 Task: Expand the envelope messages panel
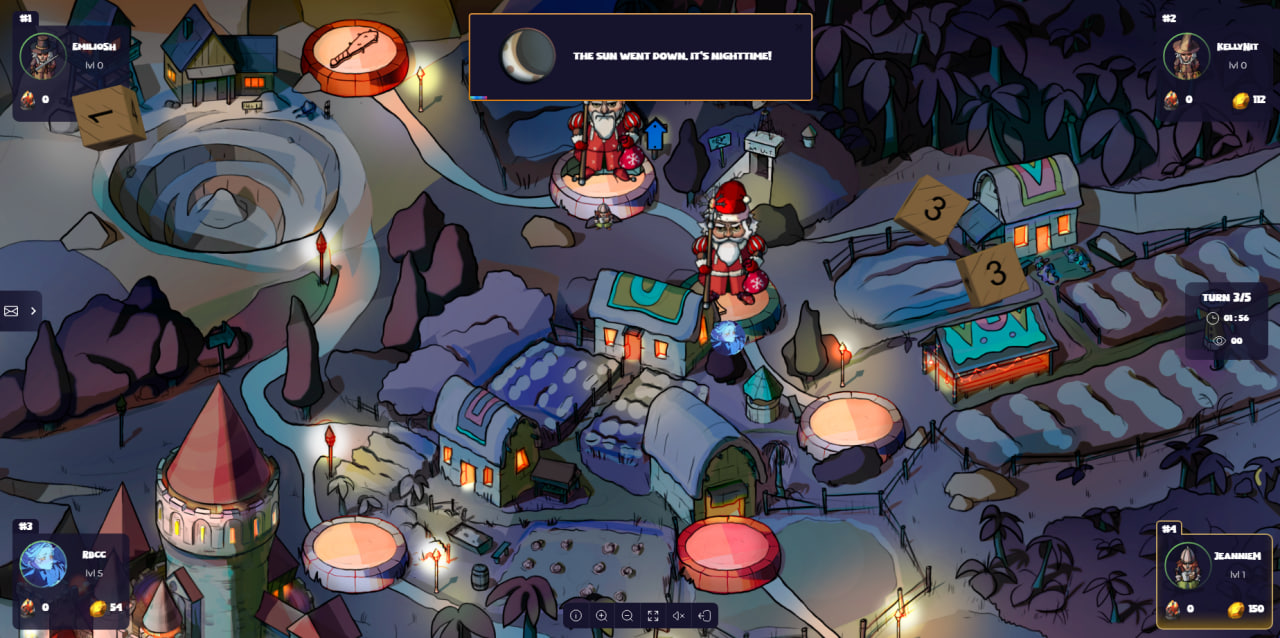20,311
